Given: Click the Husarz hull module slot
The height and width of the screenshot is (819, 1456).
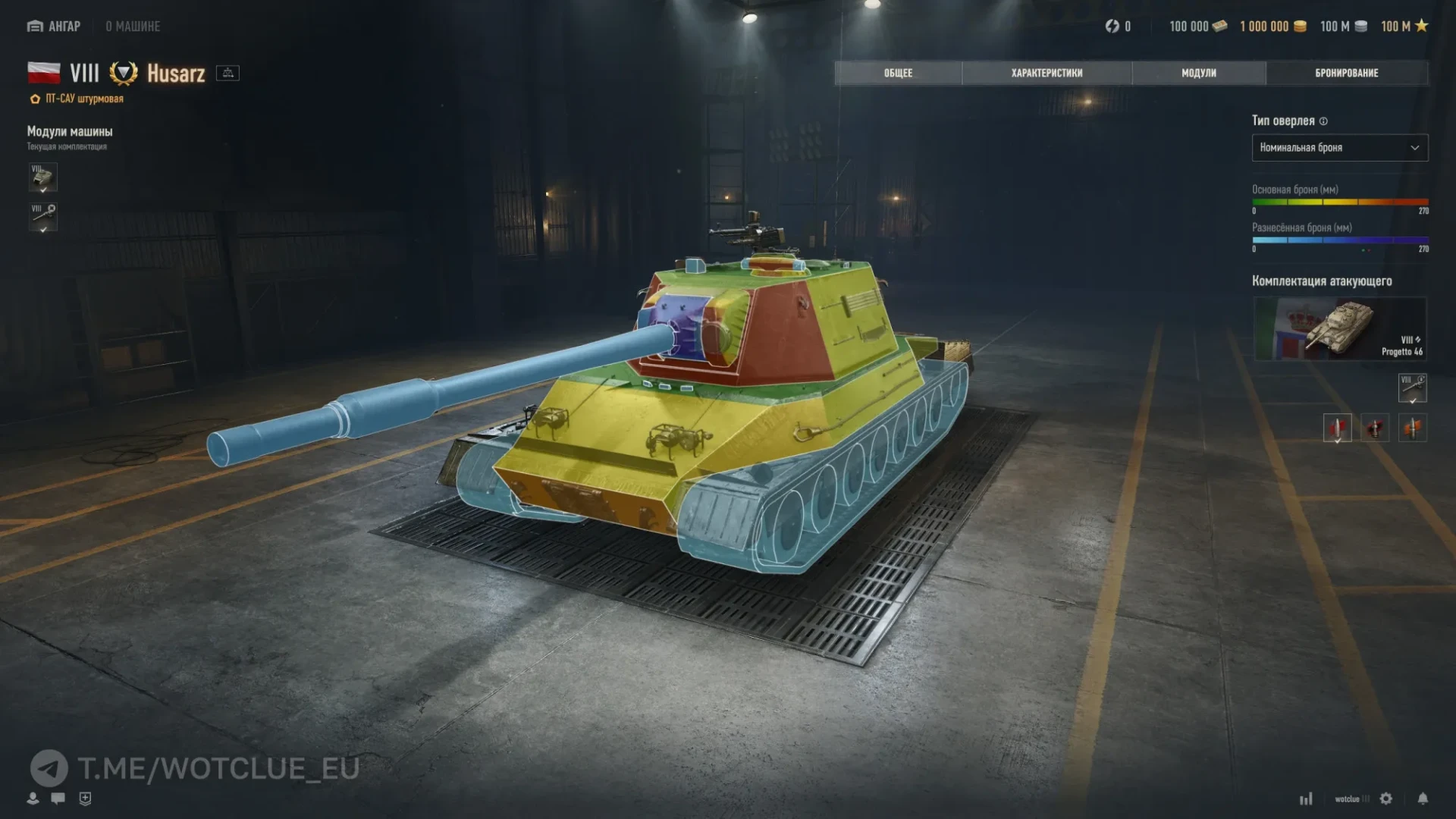Looking at the screenshot, I should [43, 177].
